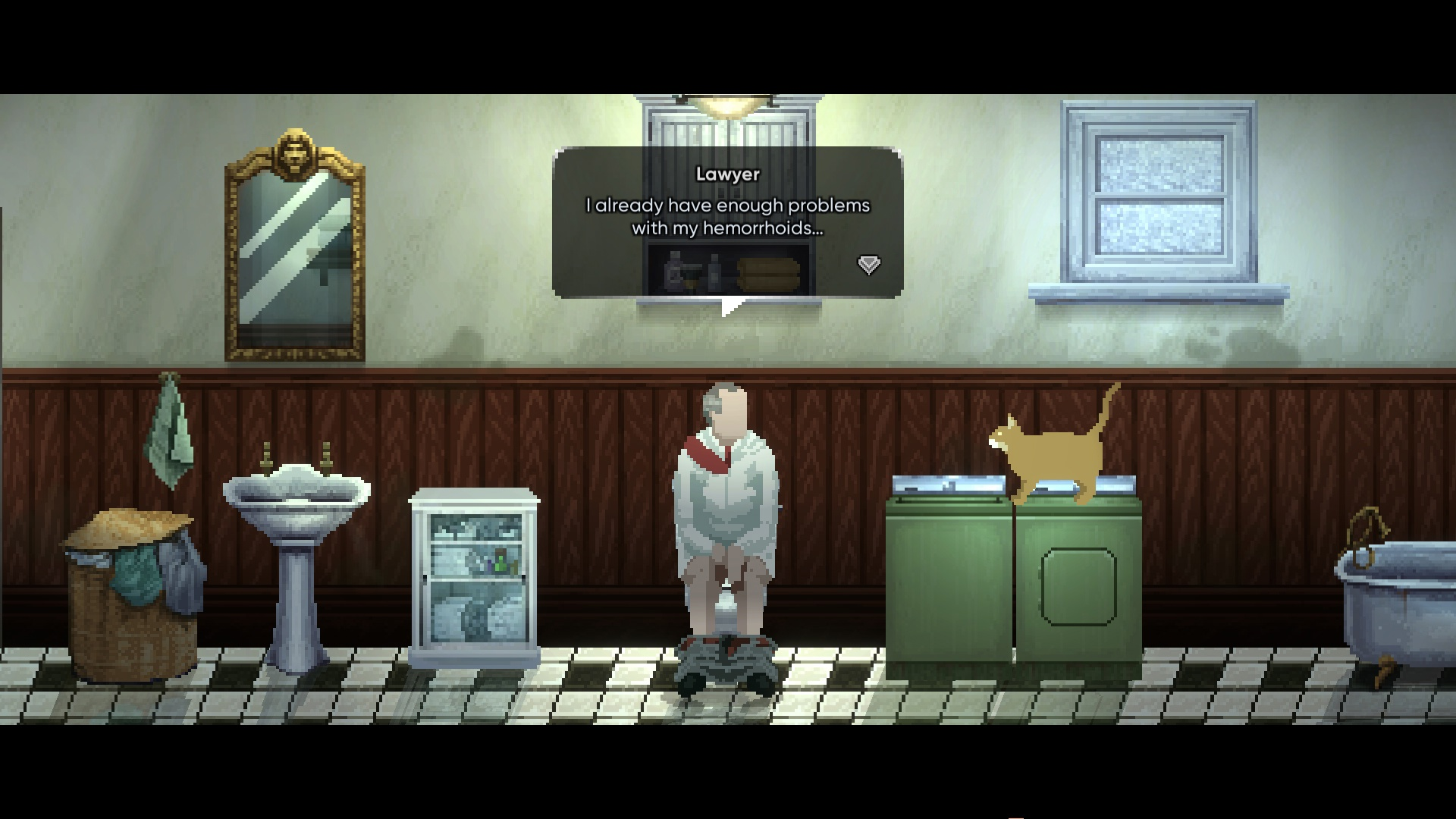Click the chevron to advance the Lawyer's dialogue
1456x819 pixels.
(x=868, y=265)
